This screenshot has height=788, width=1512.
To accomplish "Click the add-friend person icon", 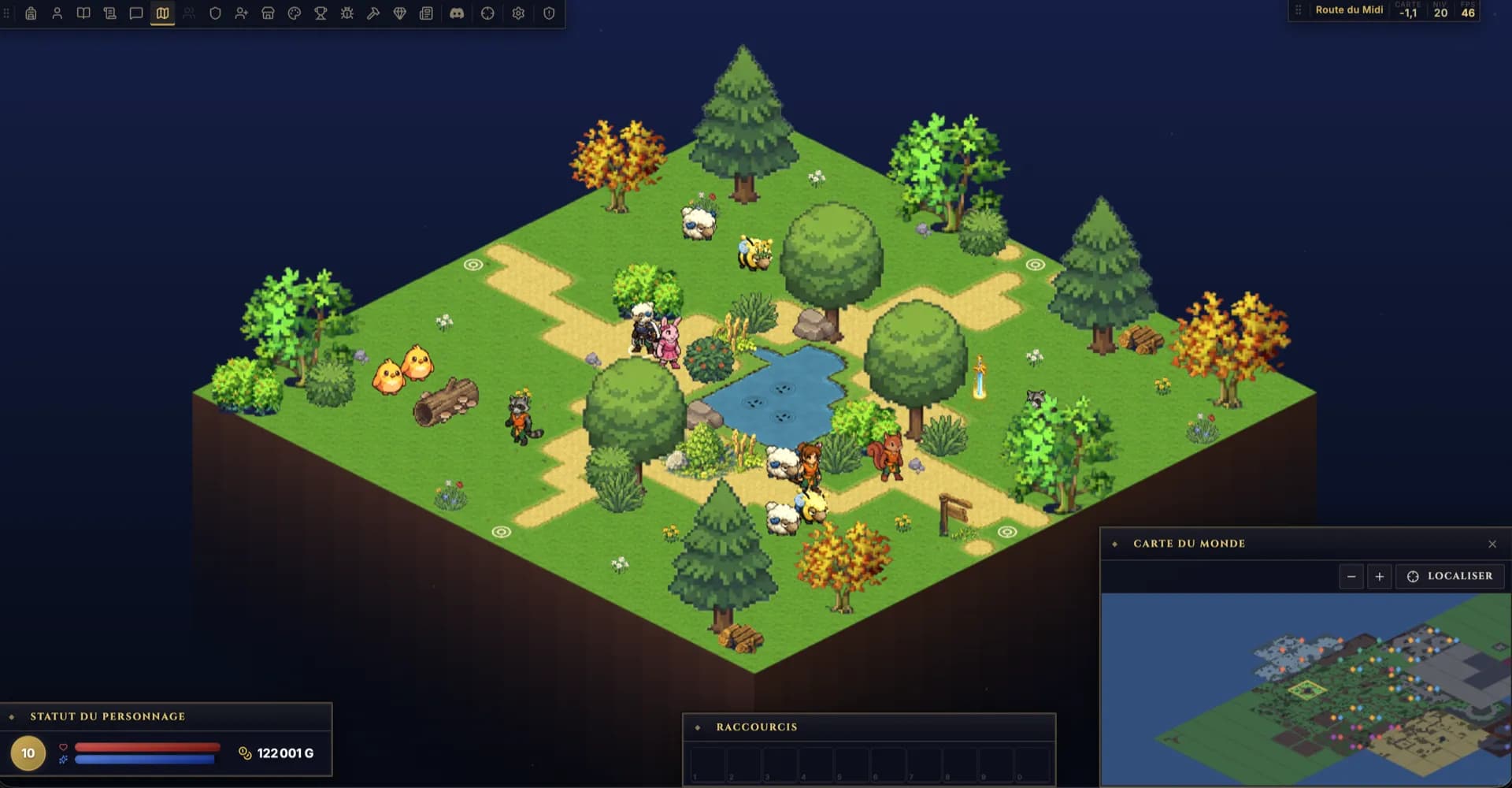I will coord(242,13).
